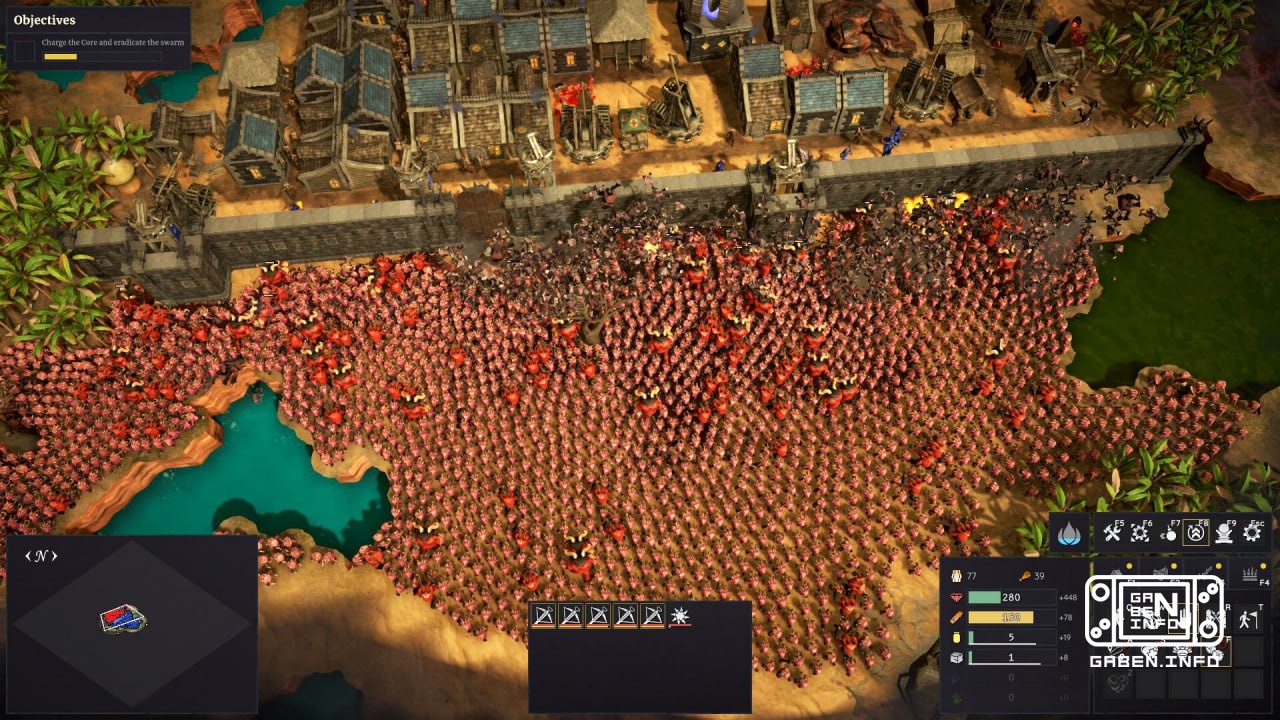This screenshot has width=1280, height=720.
Task: Open the crafting gear panel (F6)
Action: click(x=1139, y=533)
